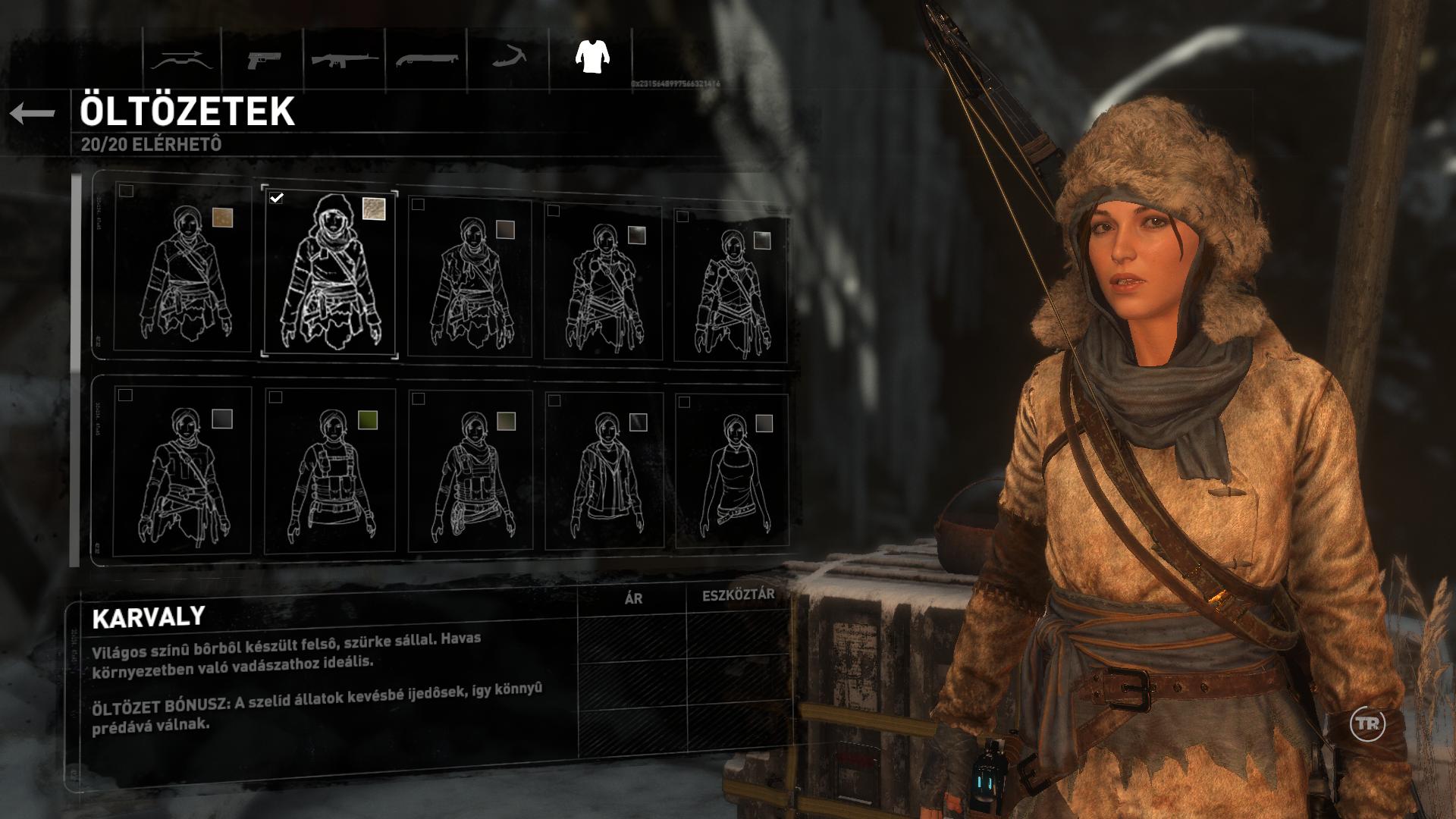Go back using the left arrow
1456x819 pixels.
33,114
